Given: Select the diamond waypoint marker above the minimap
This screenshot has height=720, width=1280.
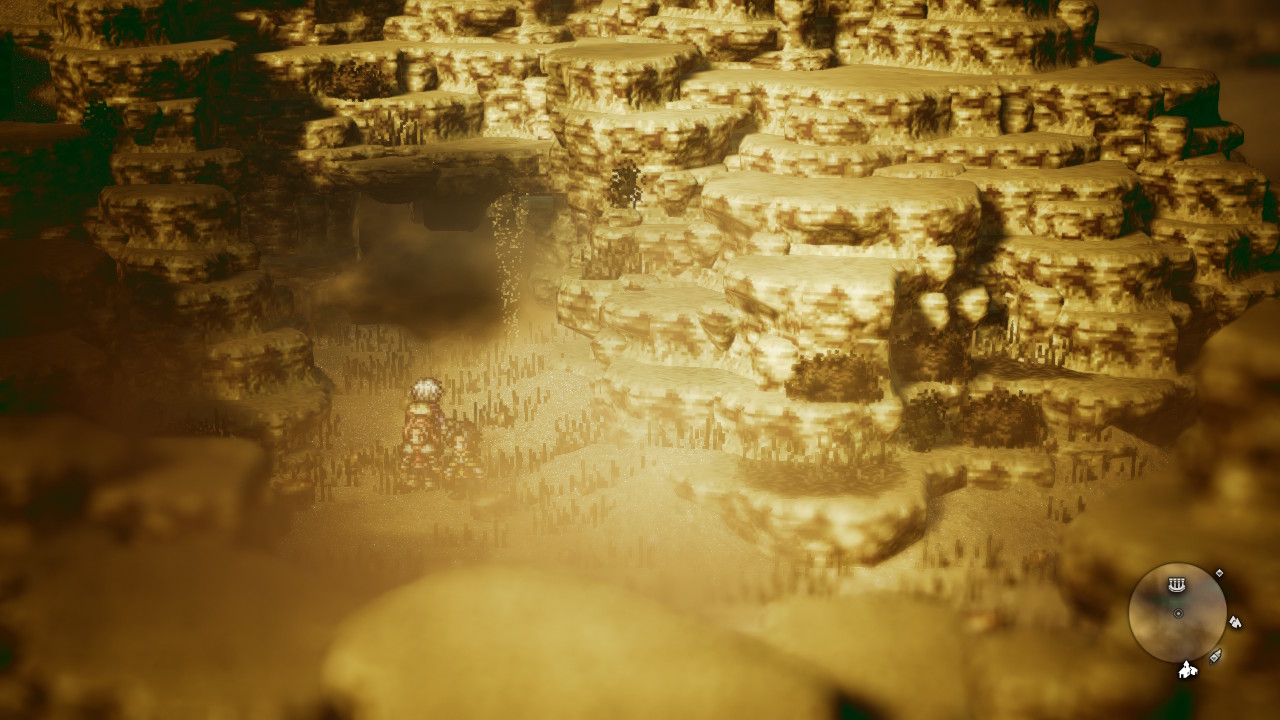Looking at the screenshot, I should [1220, 572].
